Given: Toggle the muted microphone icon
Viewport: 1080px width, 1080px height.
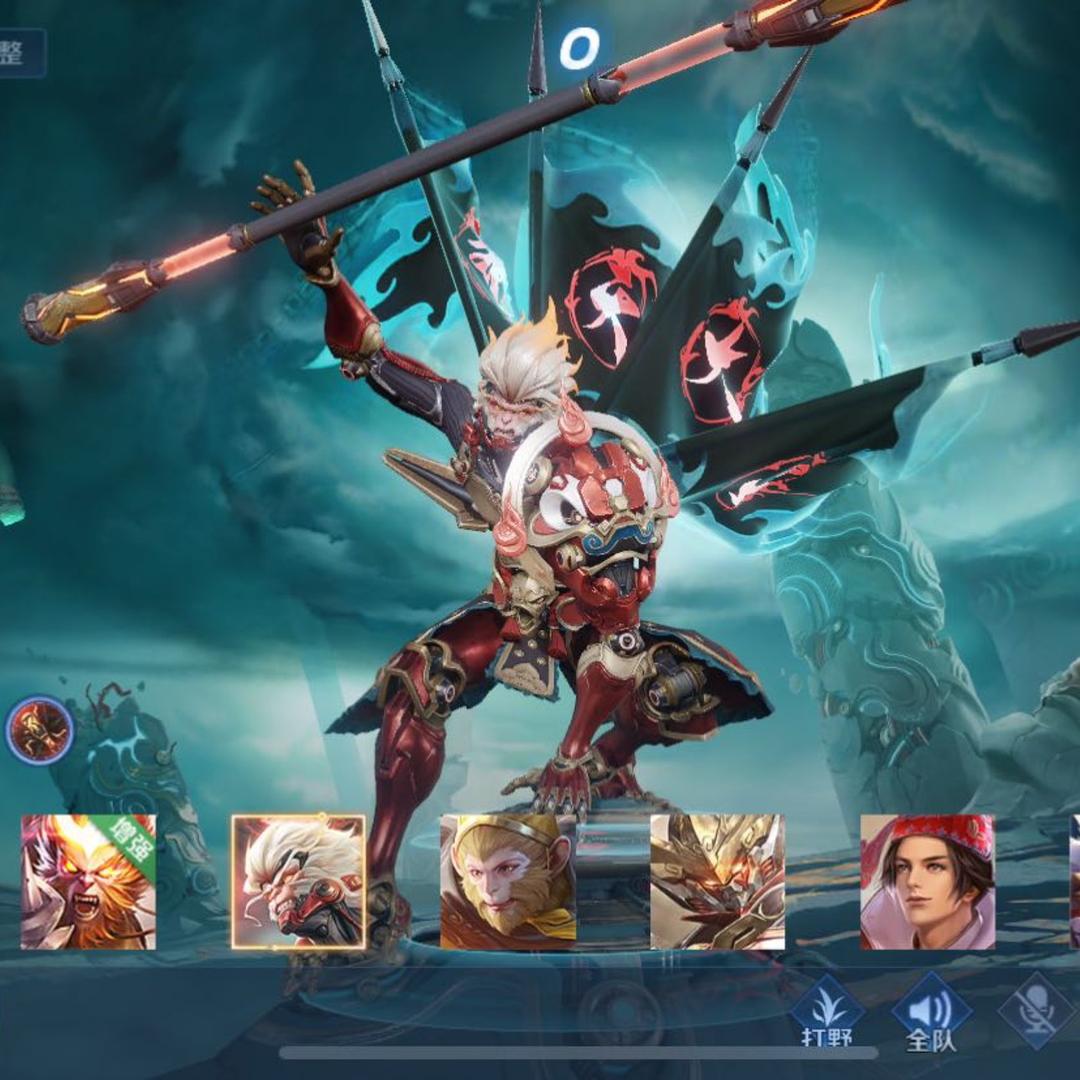Looking at the screenshot, I should point(1037,1010).
